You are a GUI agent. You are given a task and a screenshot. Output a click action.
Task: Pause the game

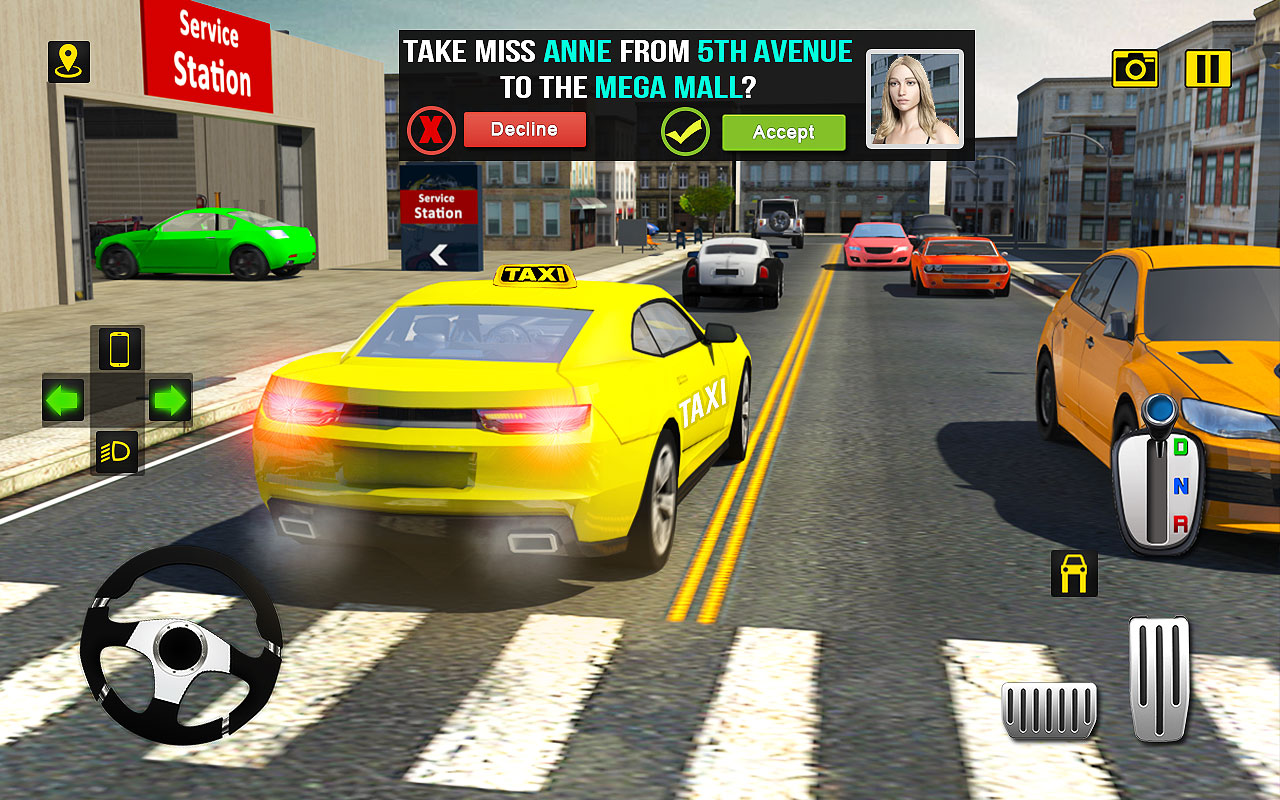coord(1210,70)
